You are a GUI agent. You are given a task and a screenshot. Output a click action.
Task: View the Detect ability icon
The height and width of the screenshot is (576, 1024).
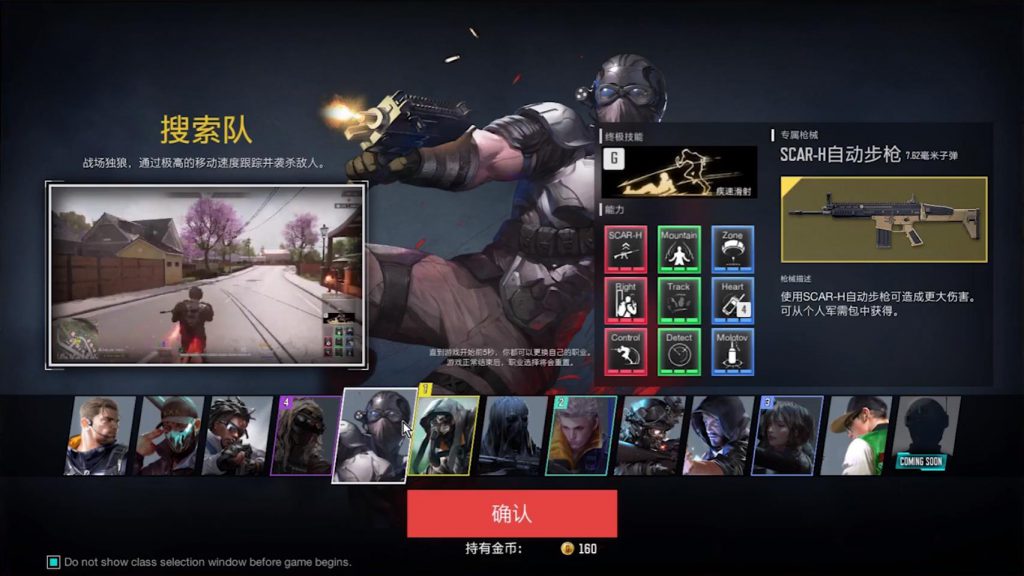tap(679, 352)
